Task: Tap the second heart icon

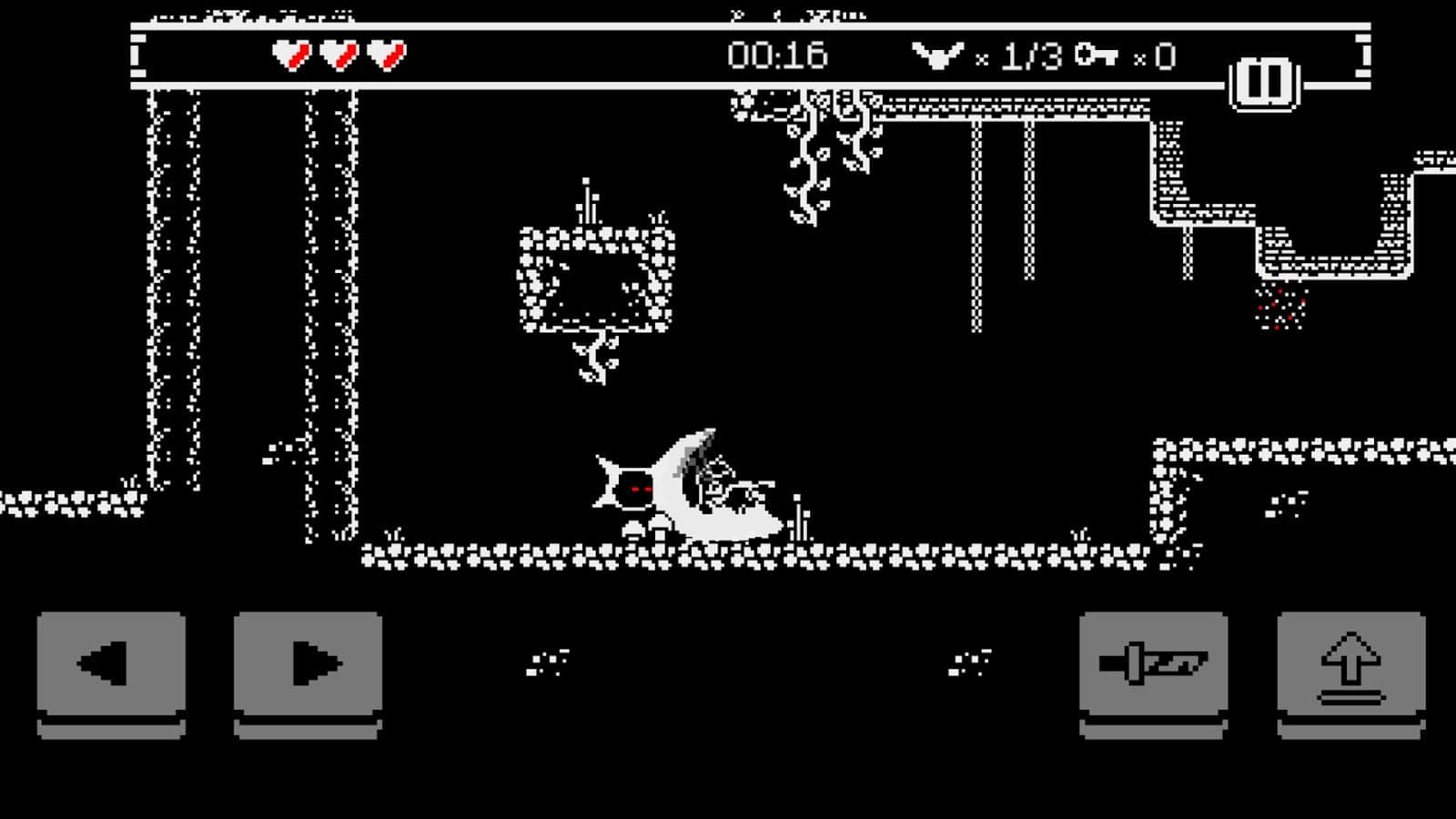Action: tap(337, 55)
